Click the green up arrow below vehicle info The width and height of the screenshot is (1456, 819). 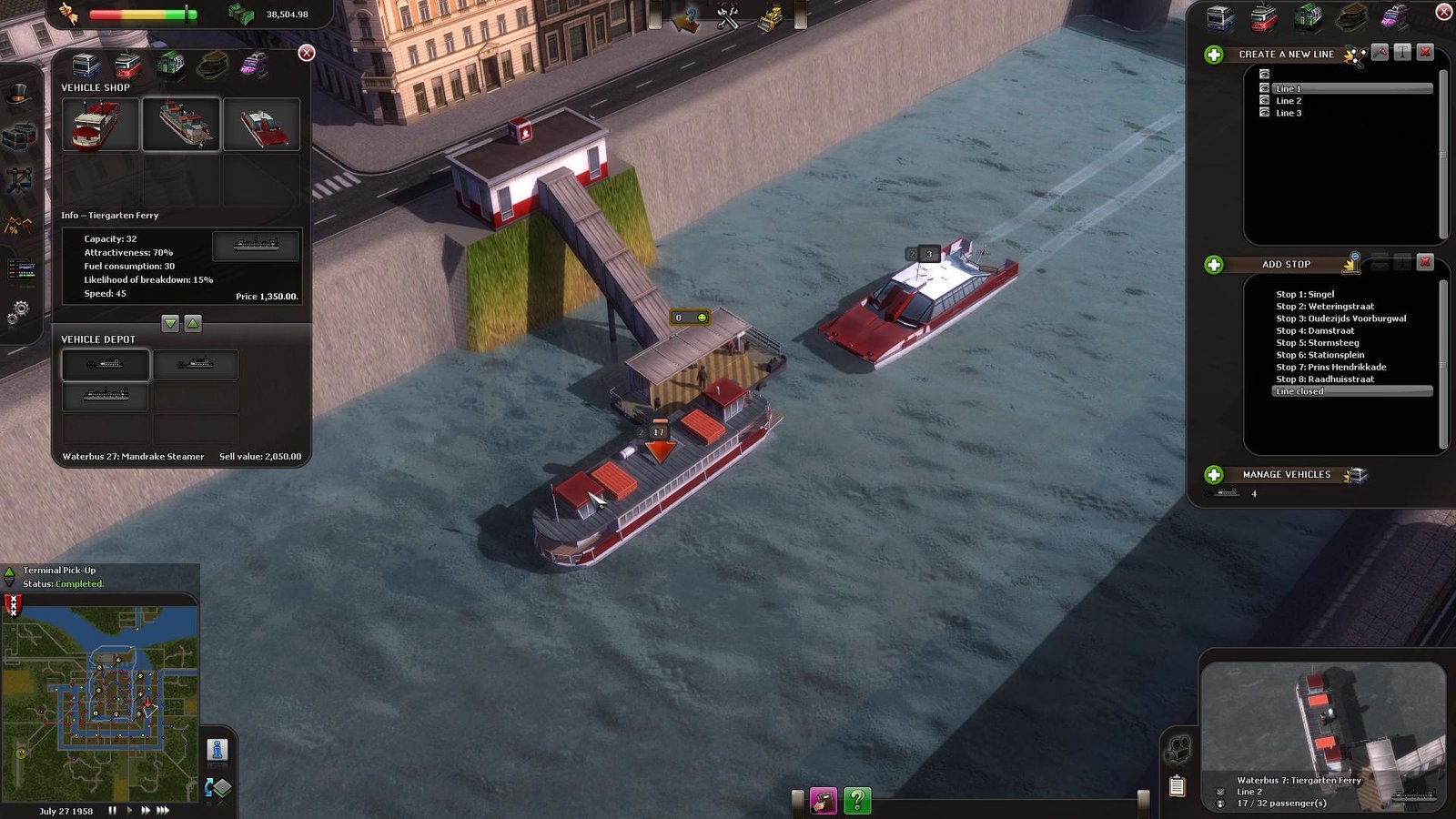(x=193, y=323)
